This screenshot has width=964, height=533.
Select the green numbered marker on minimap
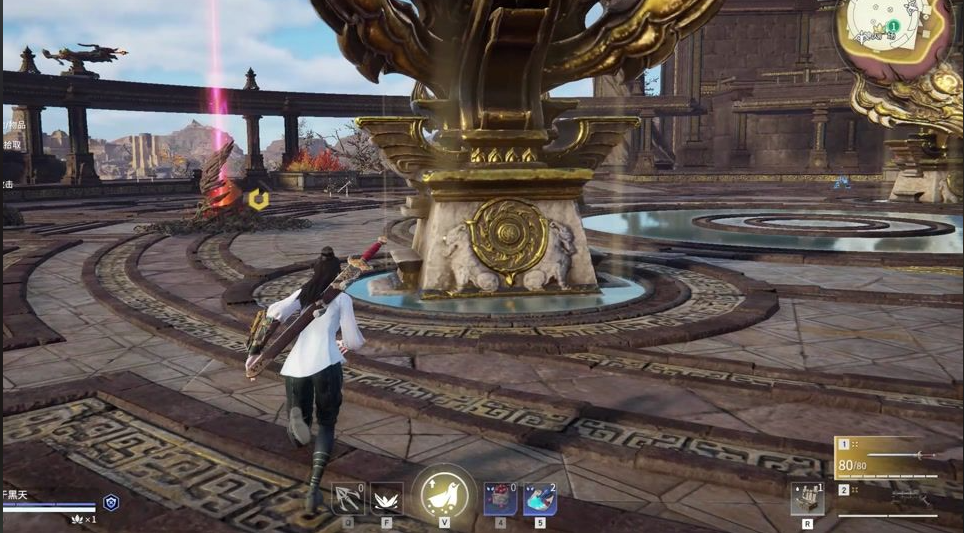tap(892, 27)
